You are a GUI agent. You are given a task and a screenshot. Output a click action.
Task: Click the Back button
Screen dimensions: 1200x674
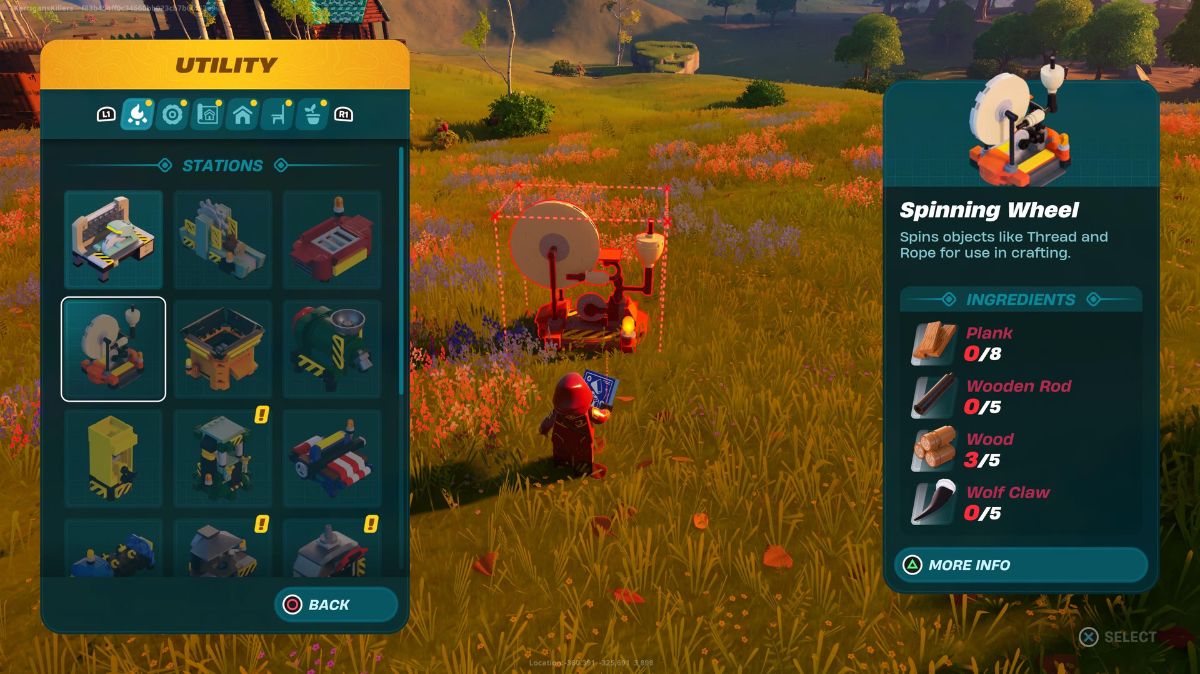point(336,604)
